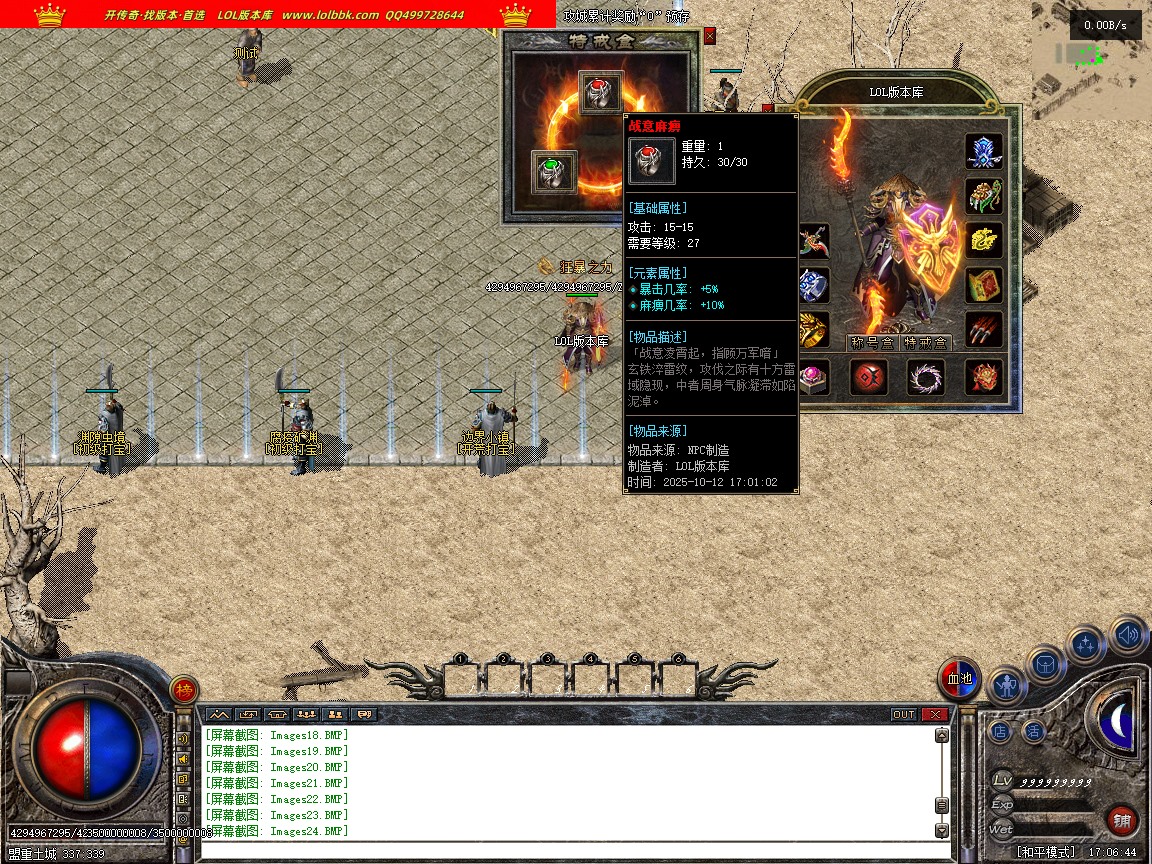
Task: Select the blue helmet equipment slot
Action: [x=984, y=151]
